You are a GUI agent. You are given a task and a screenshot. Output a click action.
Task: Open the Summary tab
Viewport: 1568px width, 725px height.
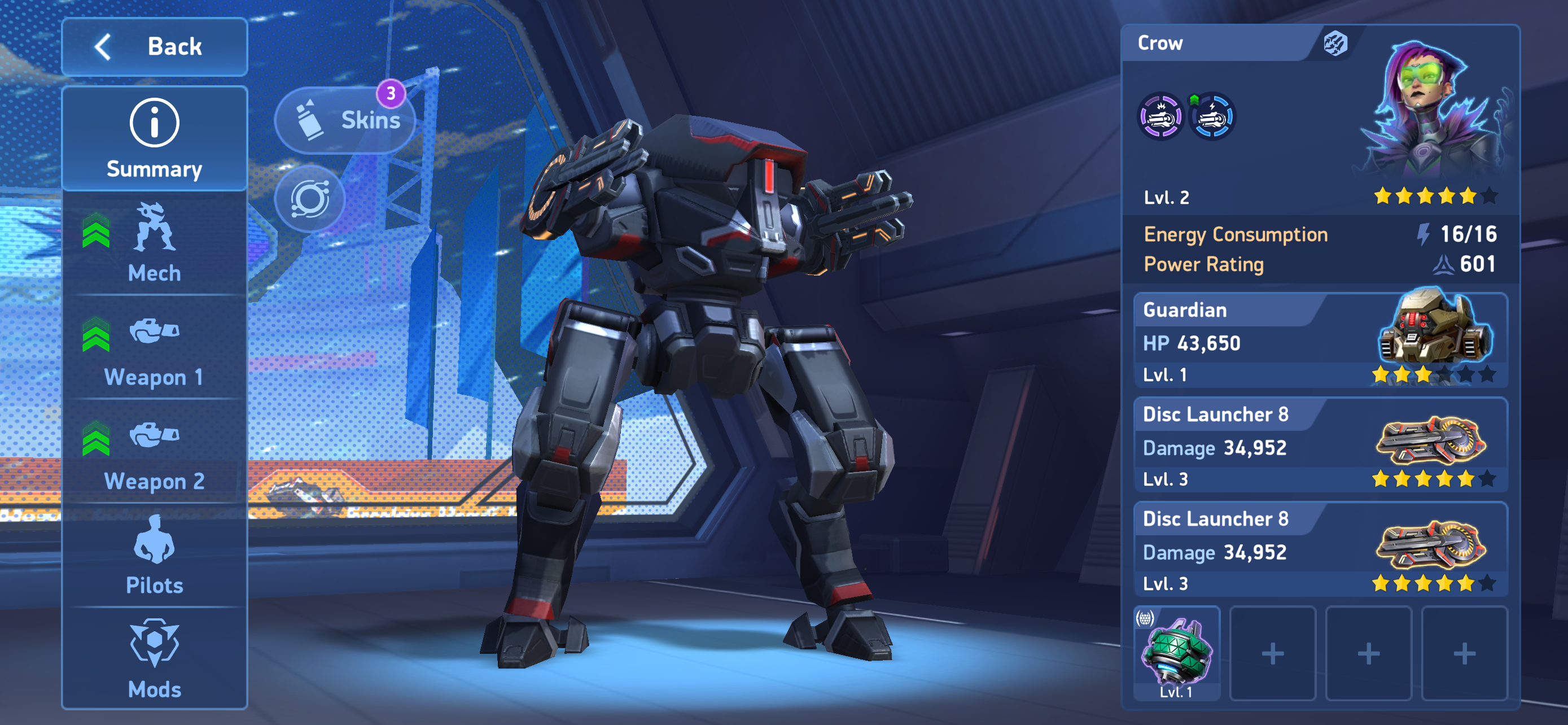(154, 139)
